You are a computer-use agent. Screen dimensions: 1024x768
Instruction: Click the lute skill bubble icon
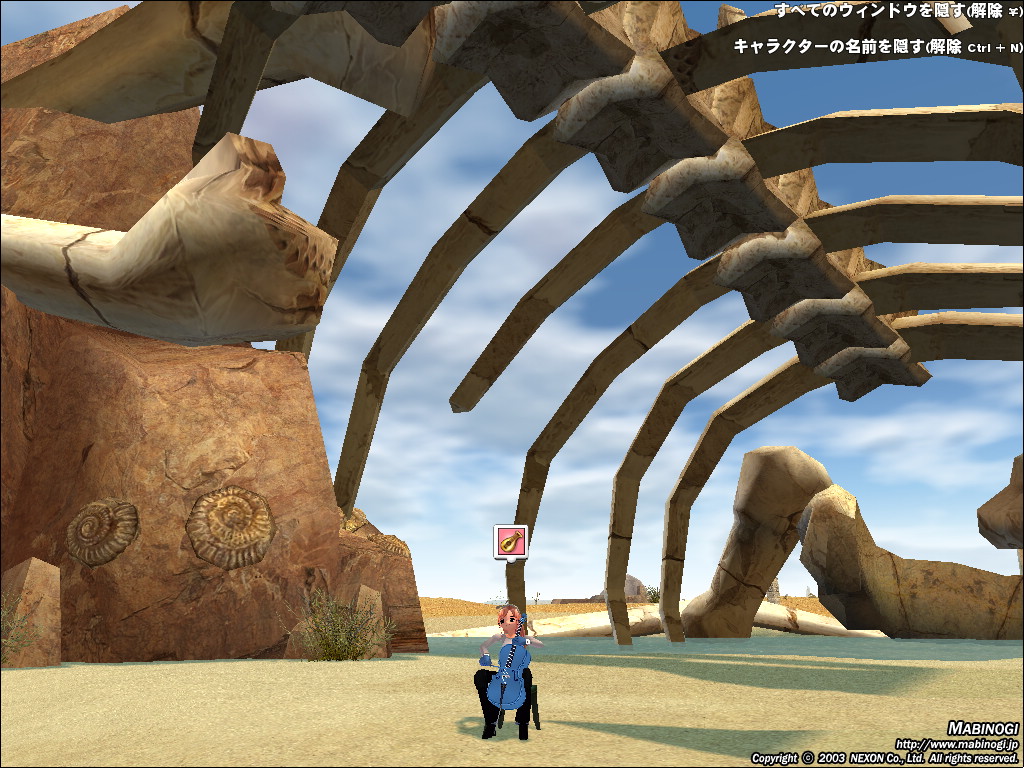tap(510, 541)
